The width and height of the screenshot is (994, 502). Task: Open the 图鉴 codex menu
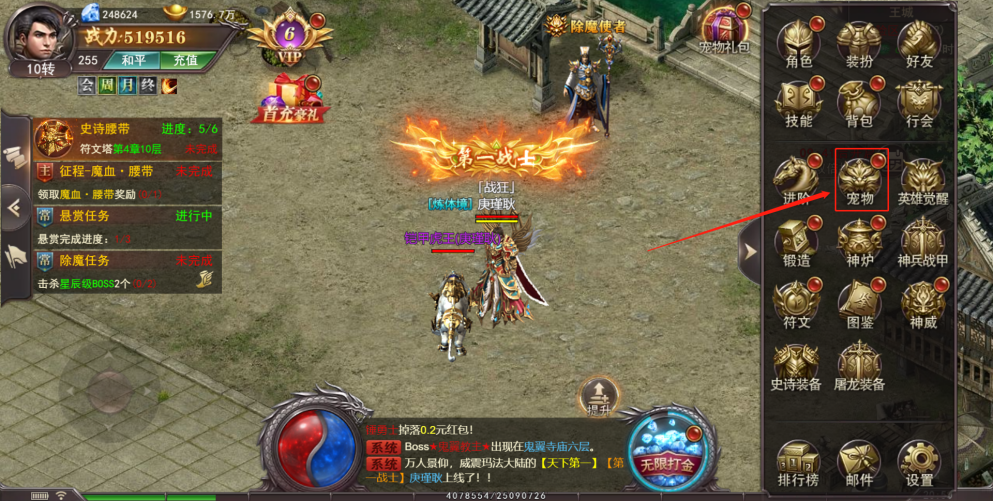pyautogui.click(x=860, y=305)
